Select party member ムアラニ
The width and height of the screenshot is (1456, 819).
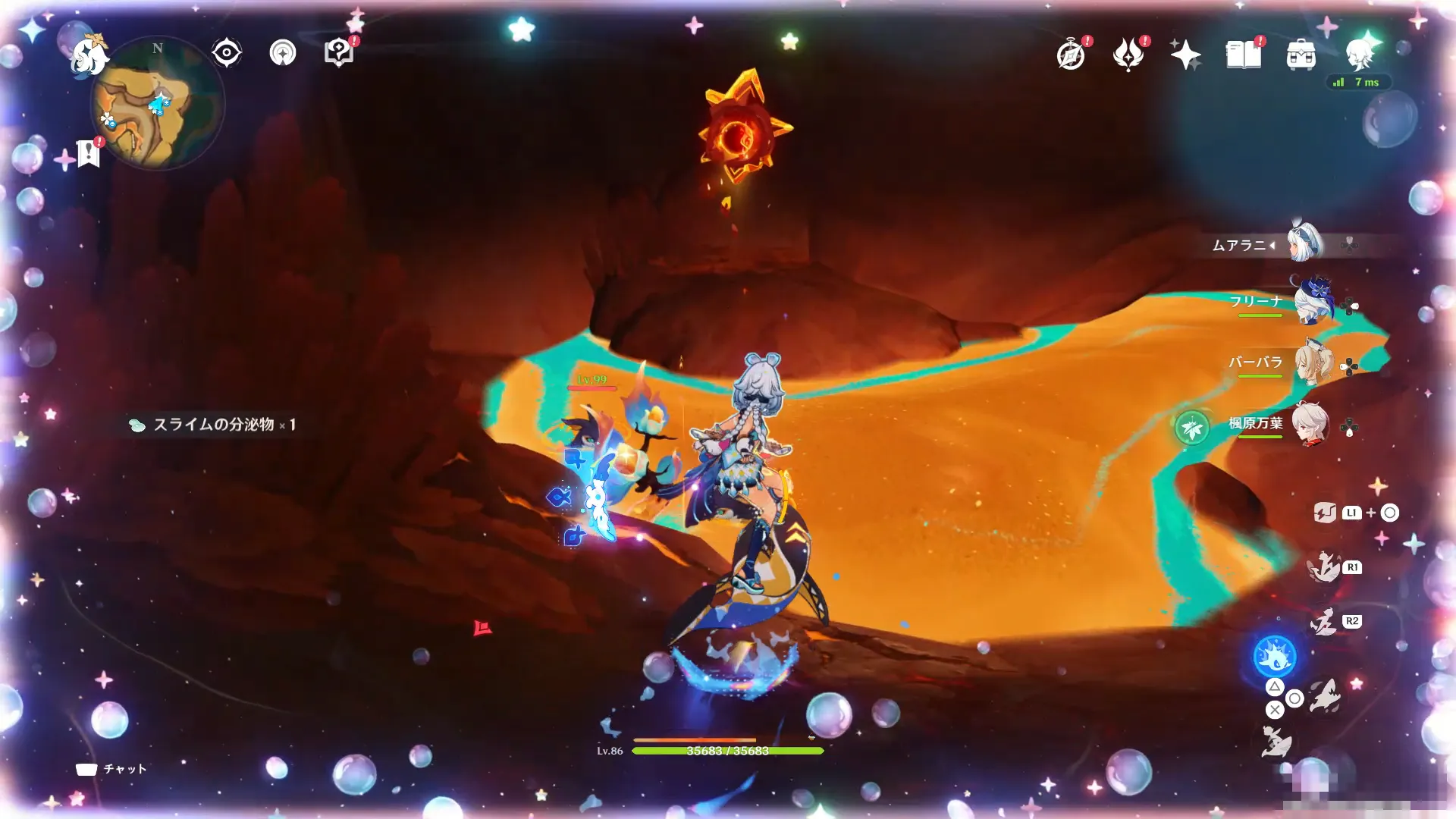[x=1306, y=243]
